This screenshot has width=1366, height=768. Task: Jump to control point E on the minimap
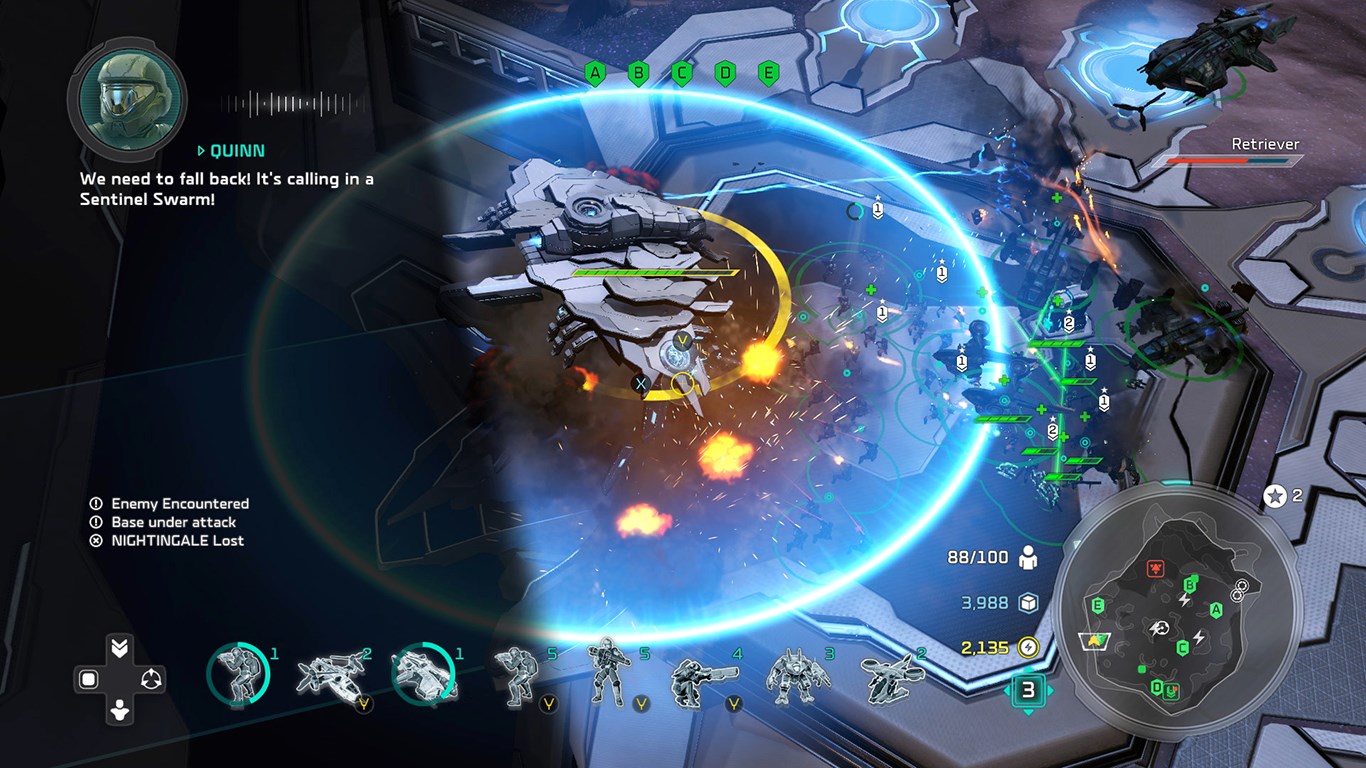(1098, 605)
